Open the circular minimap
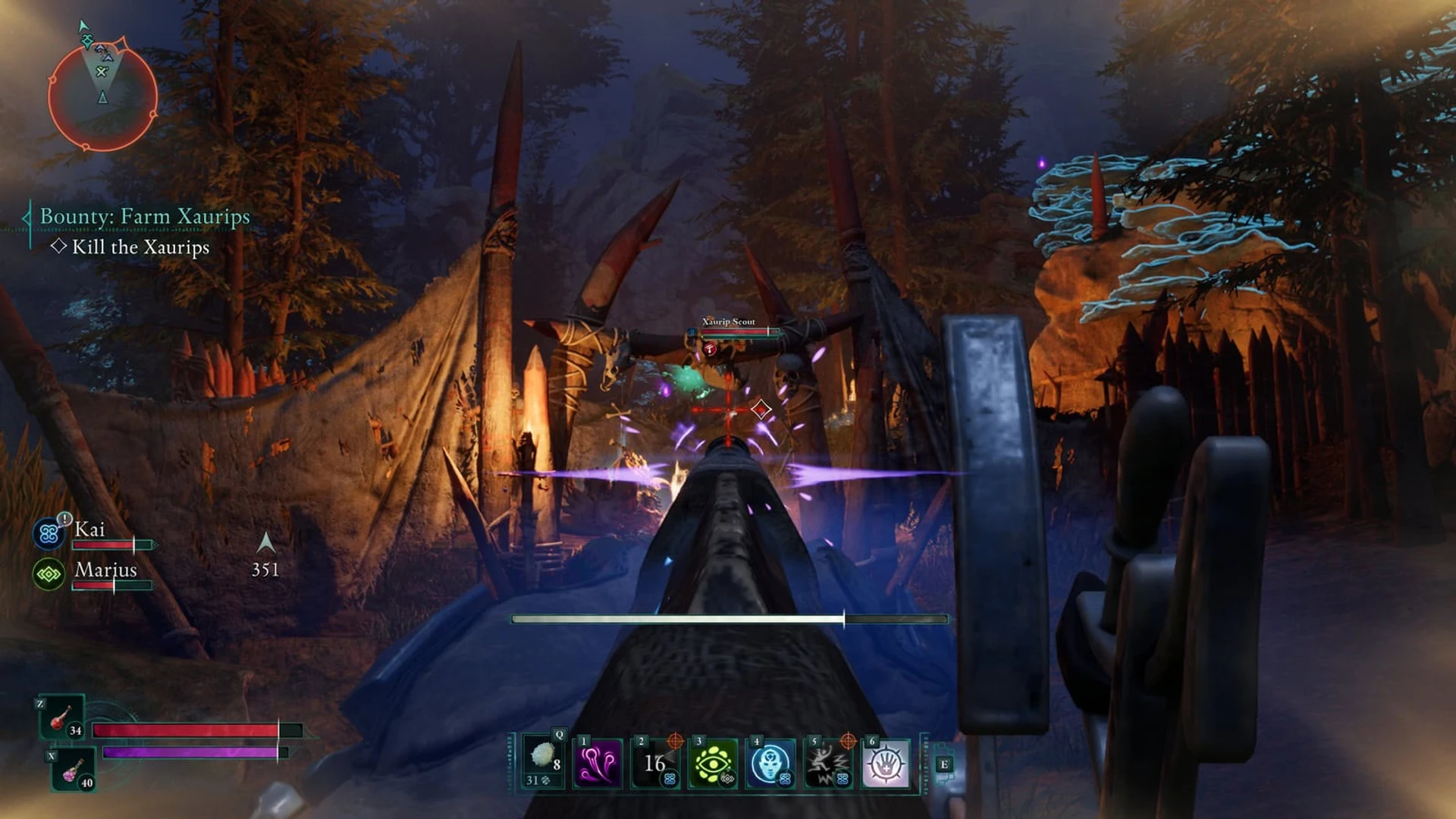 point(102,96)
